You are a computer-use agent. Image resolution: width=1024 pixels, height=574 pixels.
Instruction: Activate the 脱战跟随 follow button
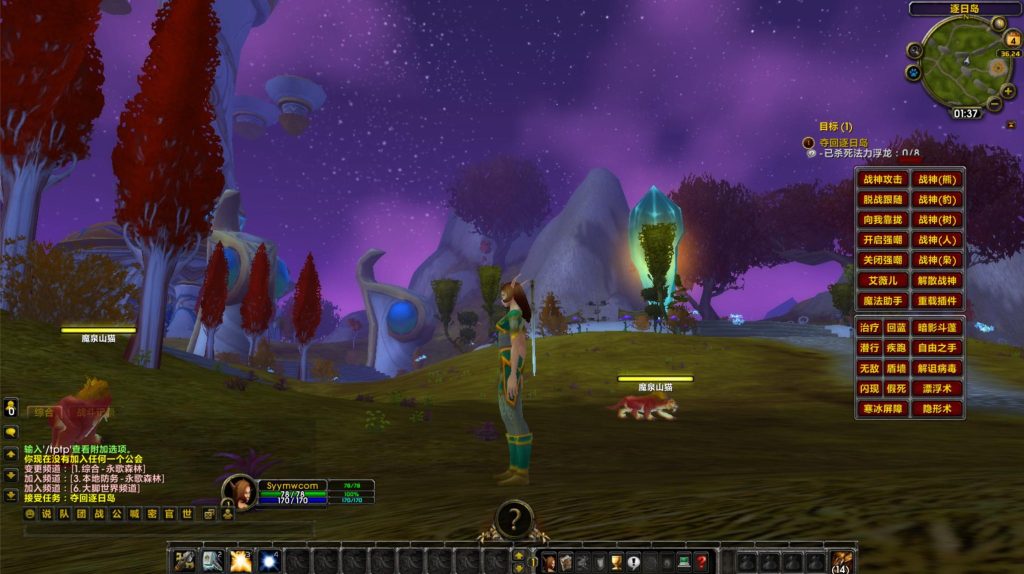pos(882,200)
